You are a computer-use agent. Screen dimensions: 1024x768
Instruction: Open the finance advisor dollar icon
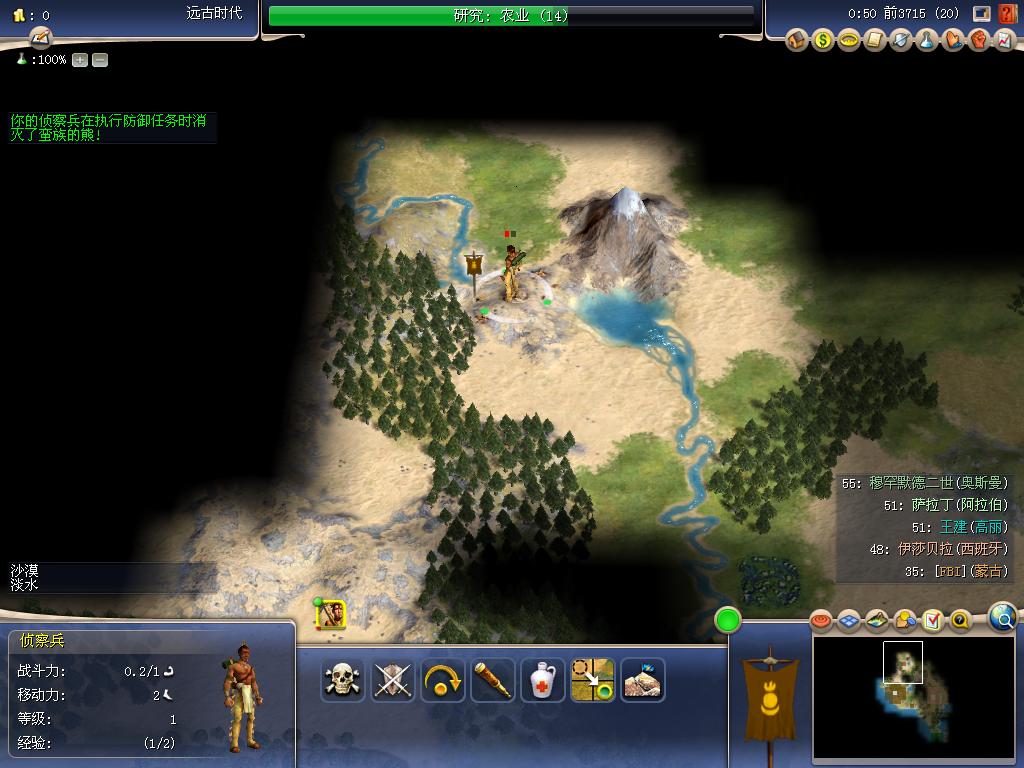click(x=823, y=41)
